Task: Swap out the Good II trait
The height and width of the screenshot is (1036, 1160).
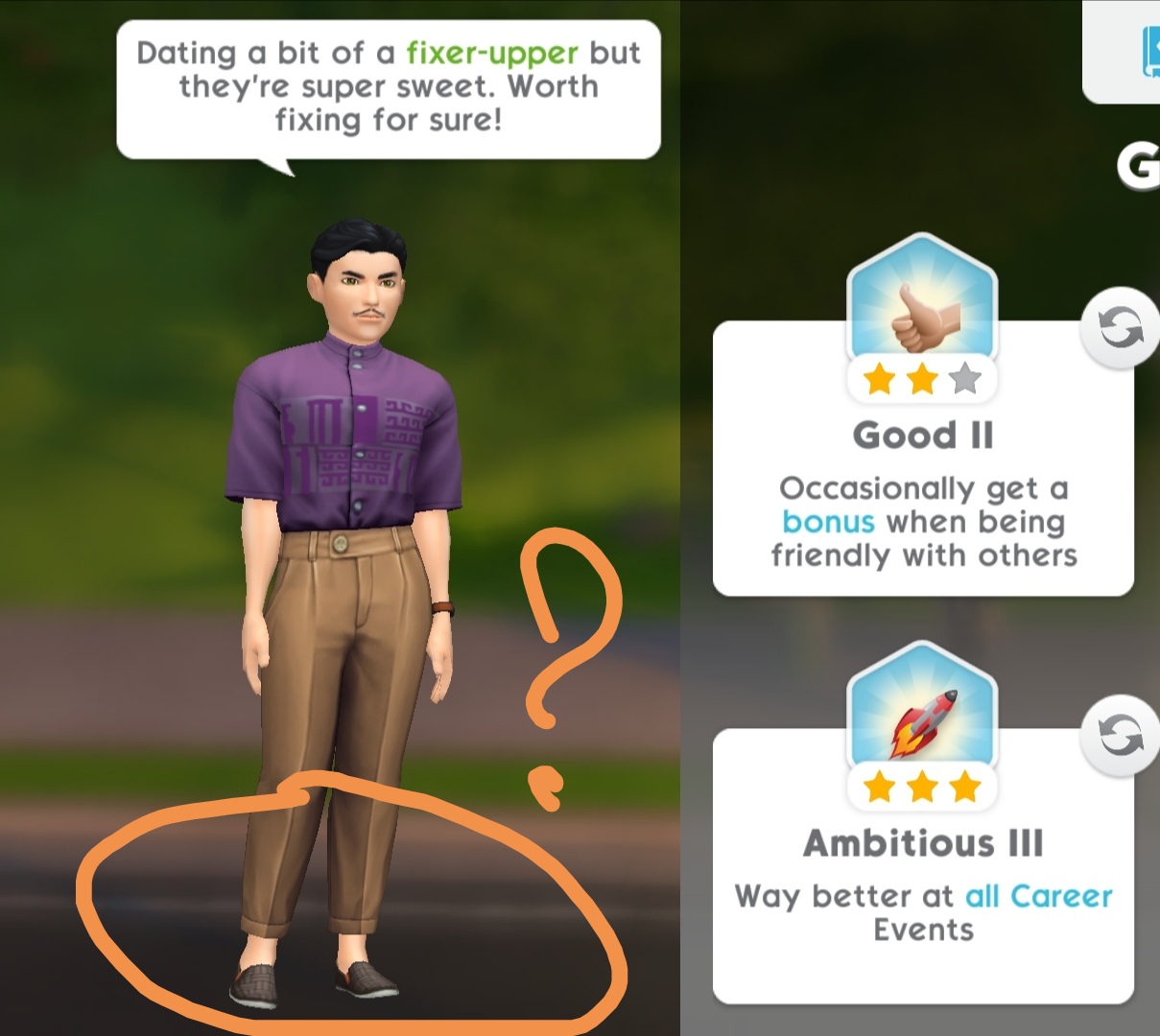Action: click(1120, 329)
